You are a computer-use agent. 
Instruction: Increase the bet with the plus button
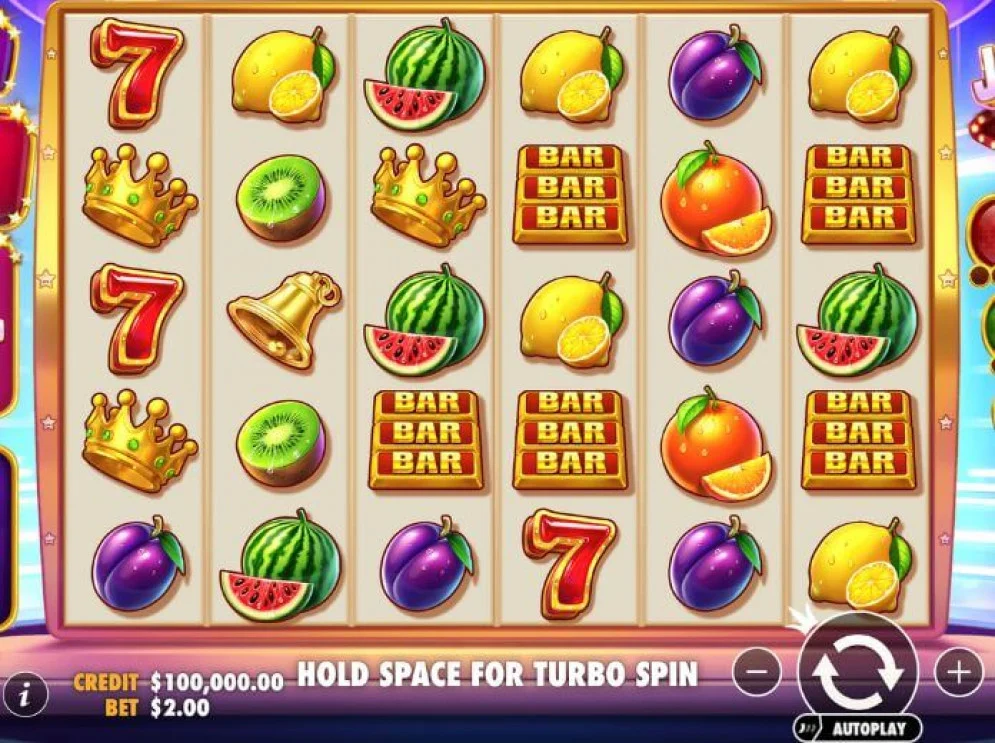coord(958,673)
